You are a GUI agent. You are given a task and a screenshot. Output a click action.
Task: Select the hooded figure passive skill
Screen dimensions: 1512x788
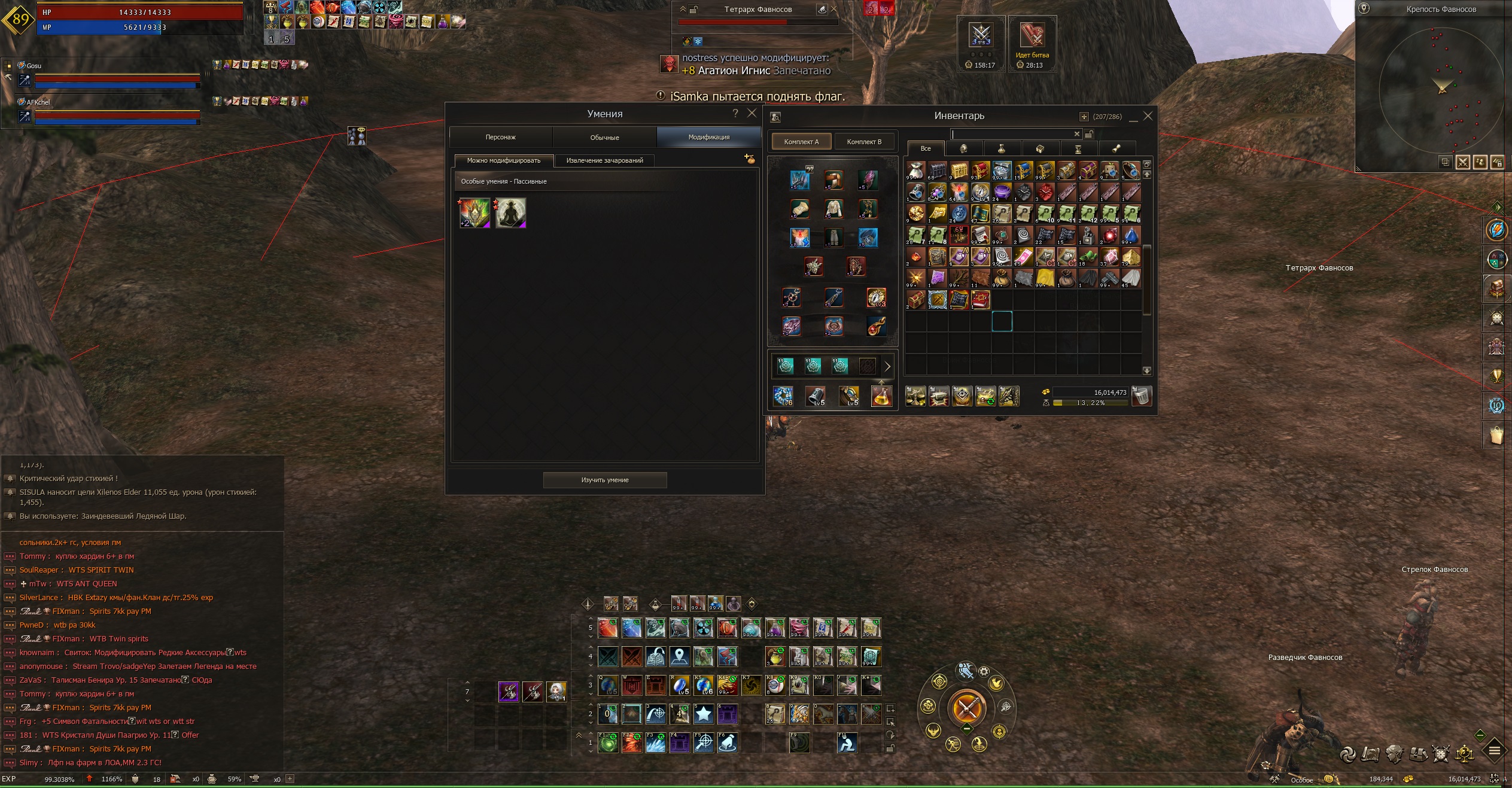(510, 213)
